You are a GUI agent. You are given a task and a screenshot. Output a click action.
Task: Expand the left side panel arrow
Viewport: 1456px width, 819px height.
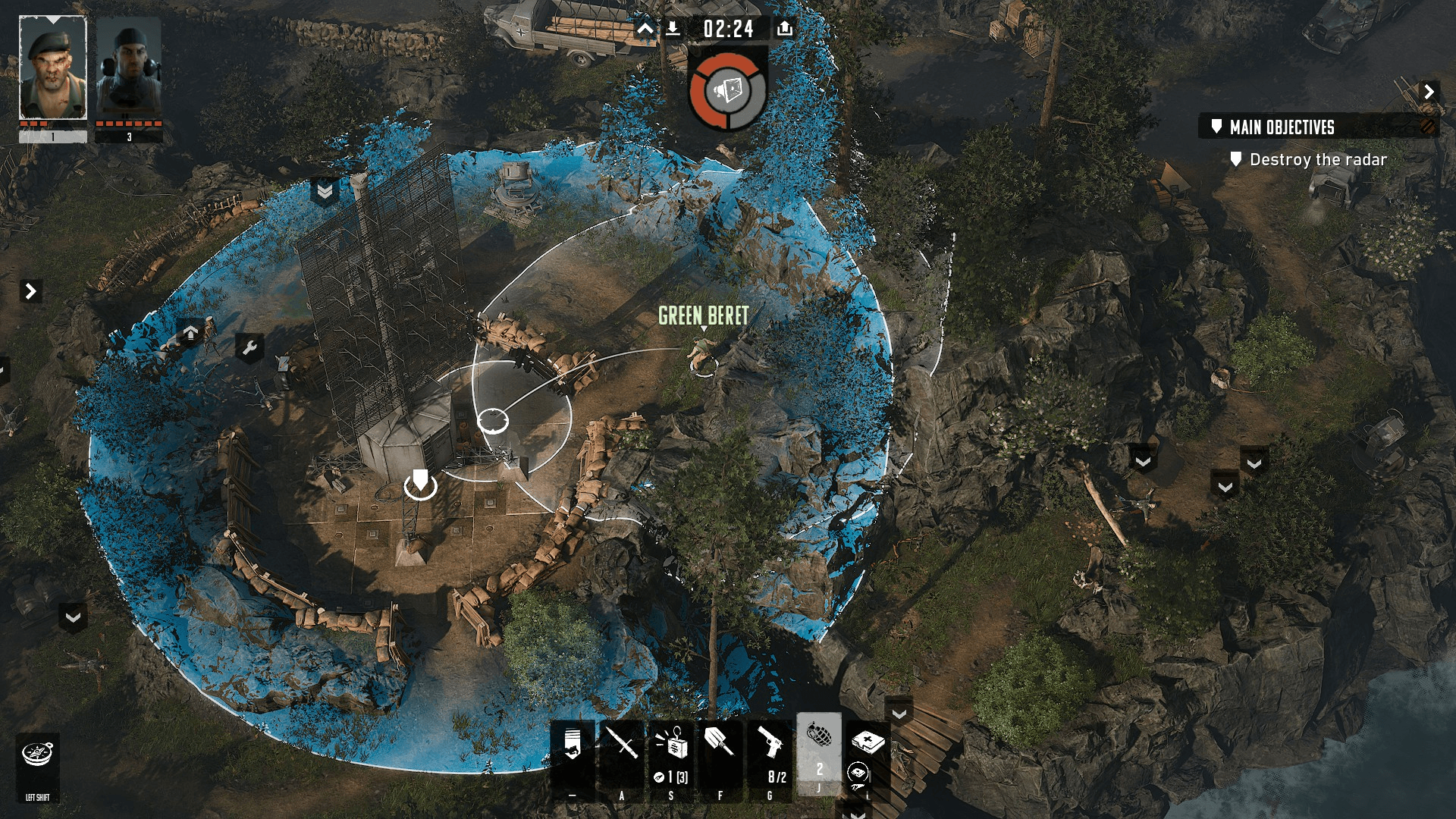30,291
